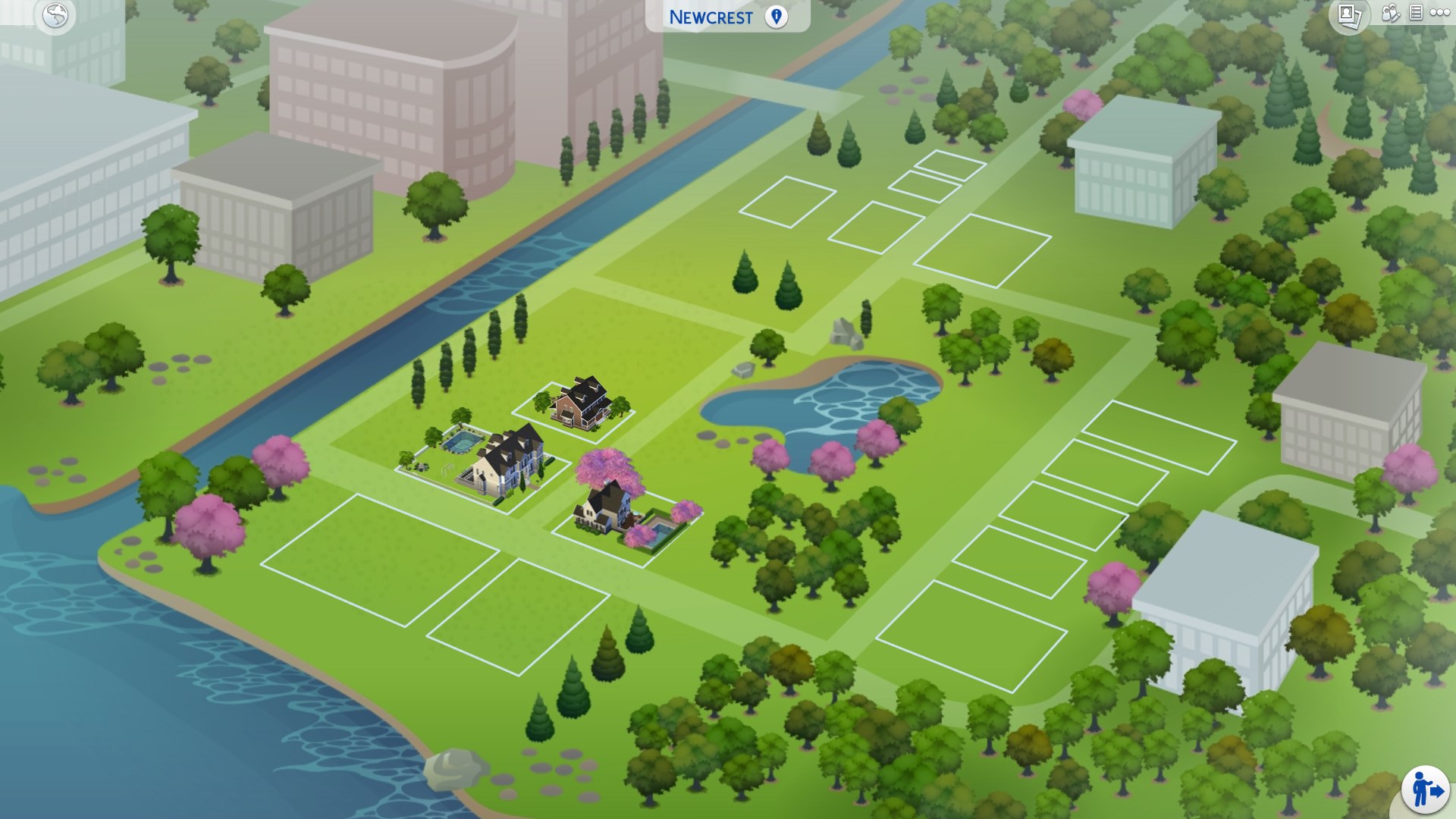Select the lot with the swimming pool mansion
The width and height of the screenshot is (1456, 819).
point(485,464)
